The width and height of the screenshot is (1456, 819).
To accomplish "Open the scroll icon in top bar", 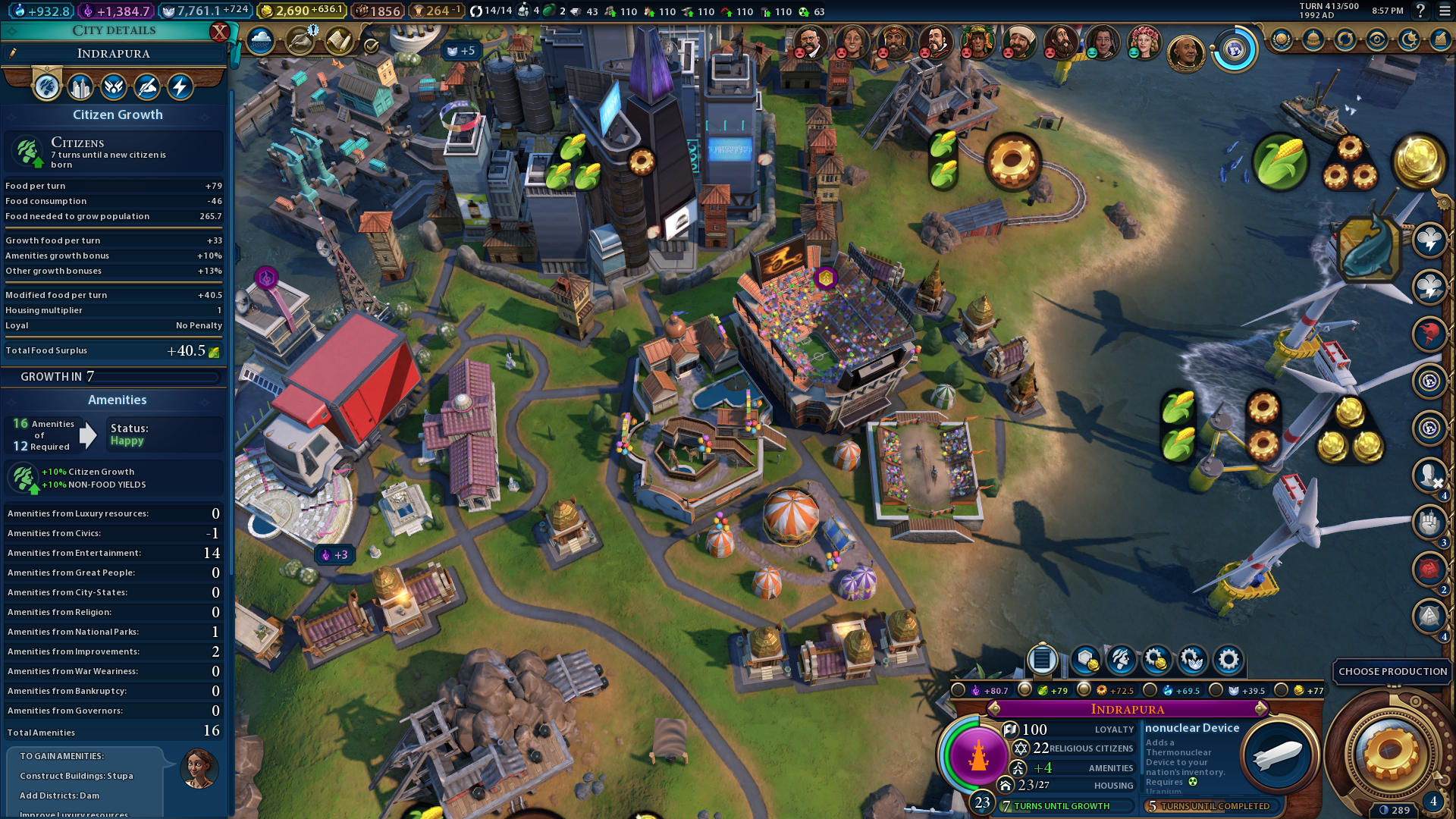I will [x=338, y=41].
